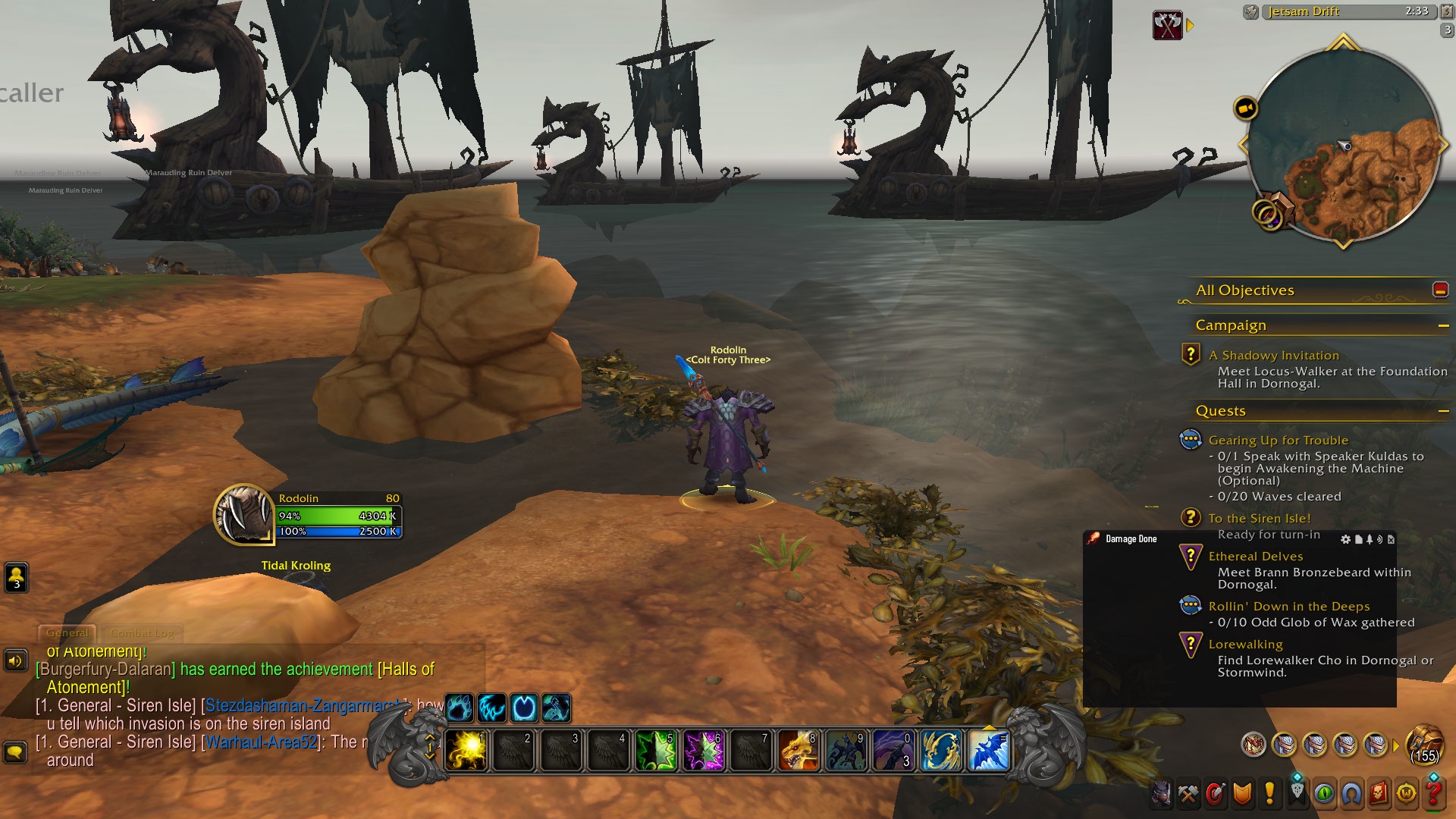Switch to the Combat Log chat tab
Screen dimensions: 1456x819
[x=142, y=632]
